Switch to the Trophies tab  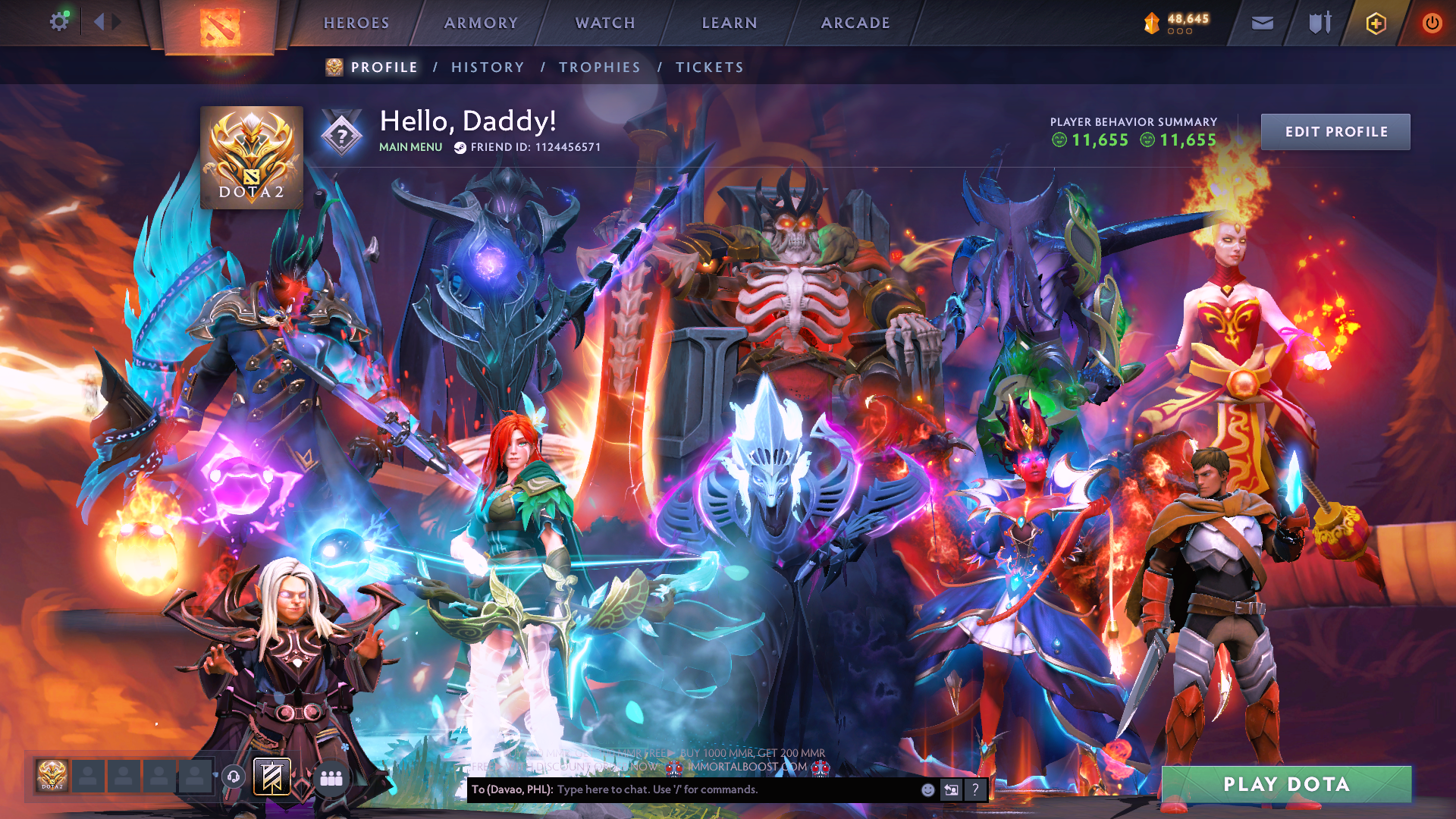tap(600, 67)
